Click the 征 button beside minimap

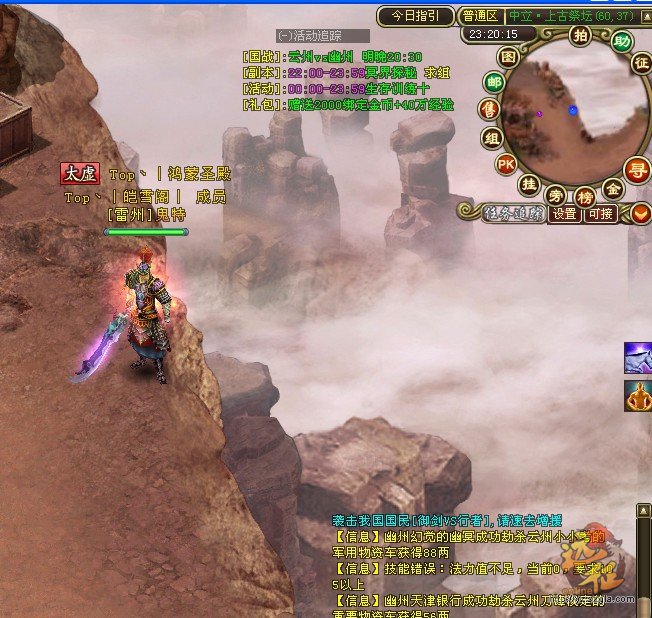pos(641,62)
